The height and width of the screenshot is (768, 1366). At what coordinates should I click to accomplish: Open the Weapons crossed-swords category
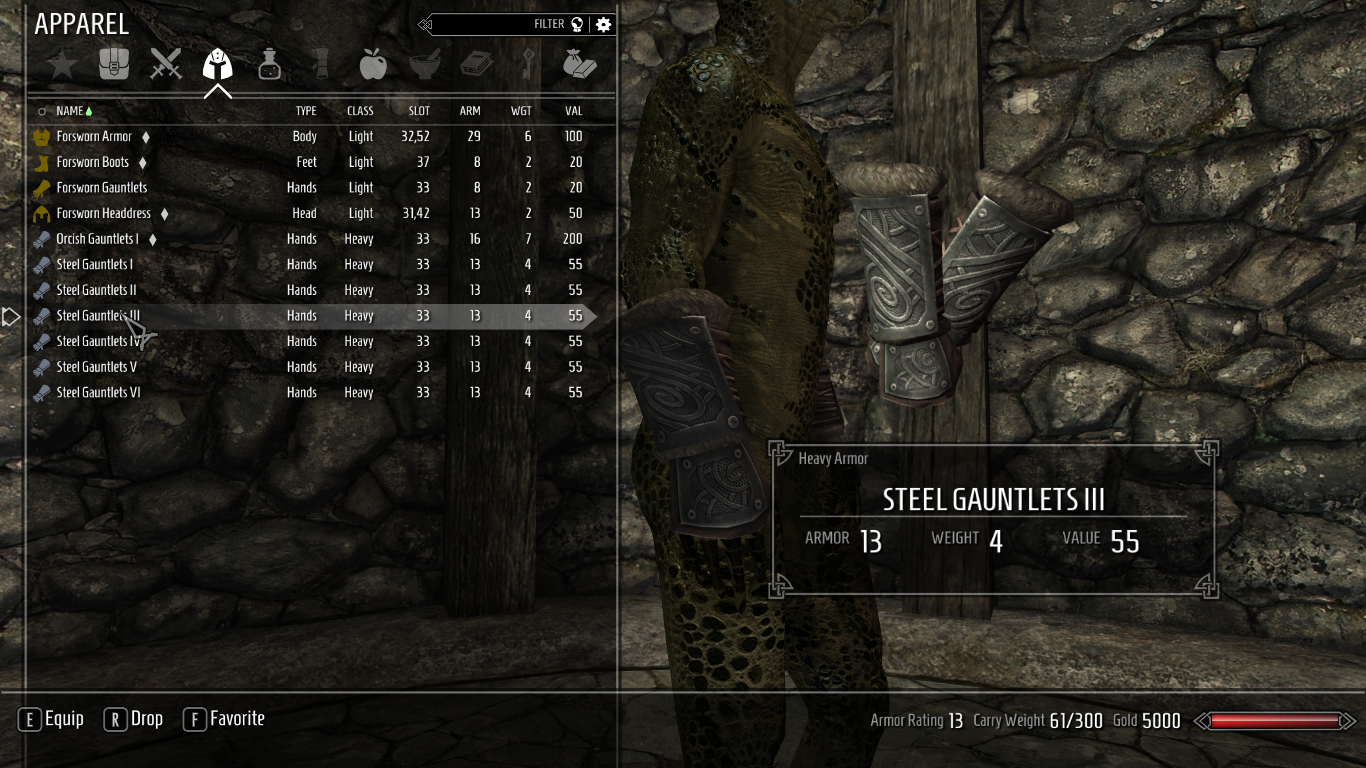point(166,65)
